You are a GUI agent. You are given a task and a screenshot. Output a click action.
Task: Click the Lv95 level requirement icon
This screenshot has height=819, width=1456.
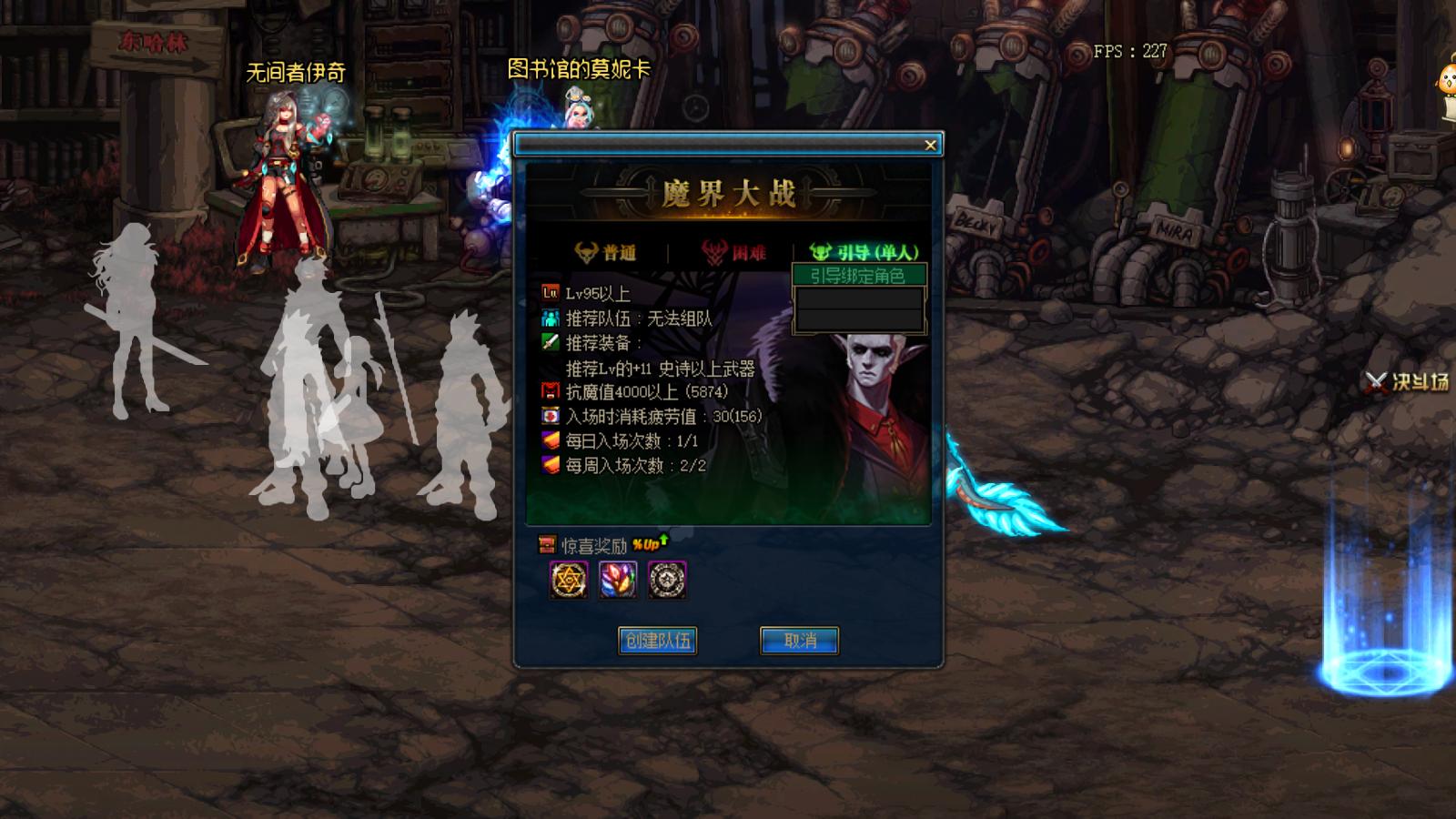point(551,292)
